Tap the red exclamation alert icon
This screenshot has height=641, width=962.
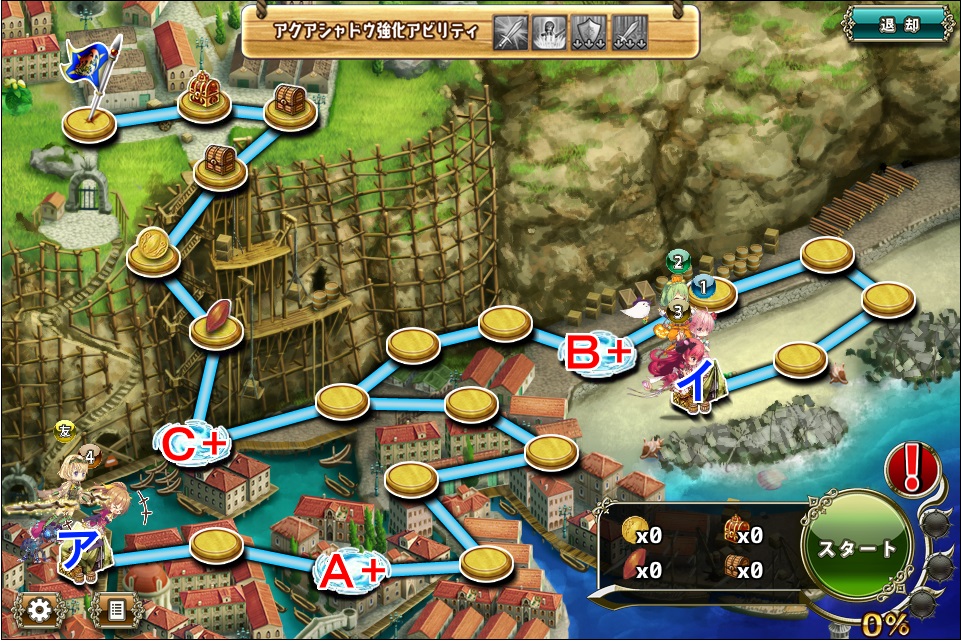911,469
